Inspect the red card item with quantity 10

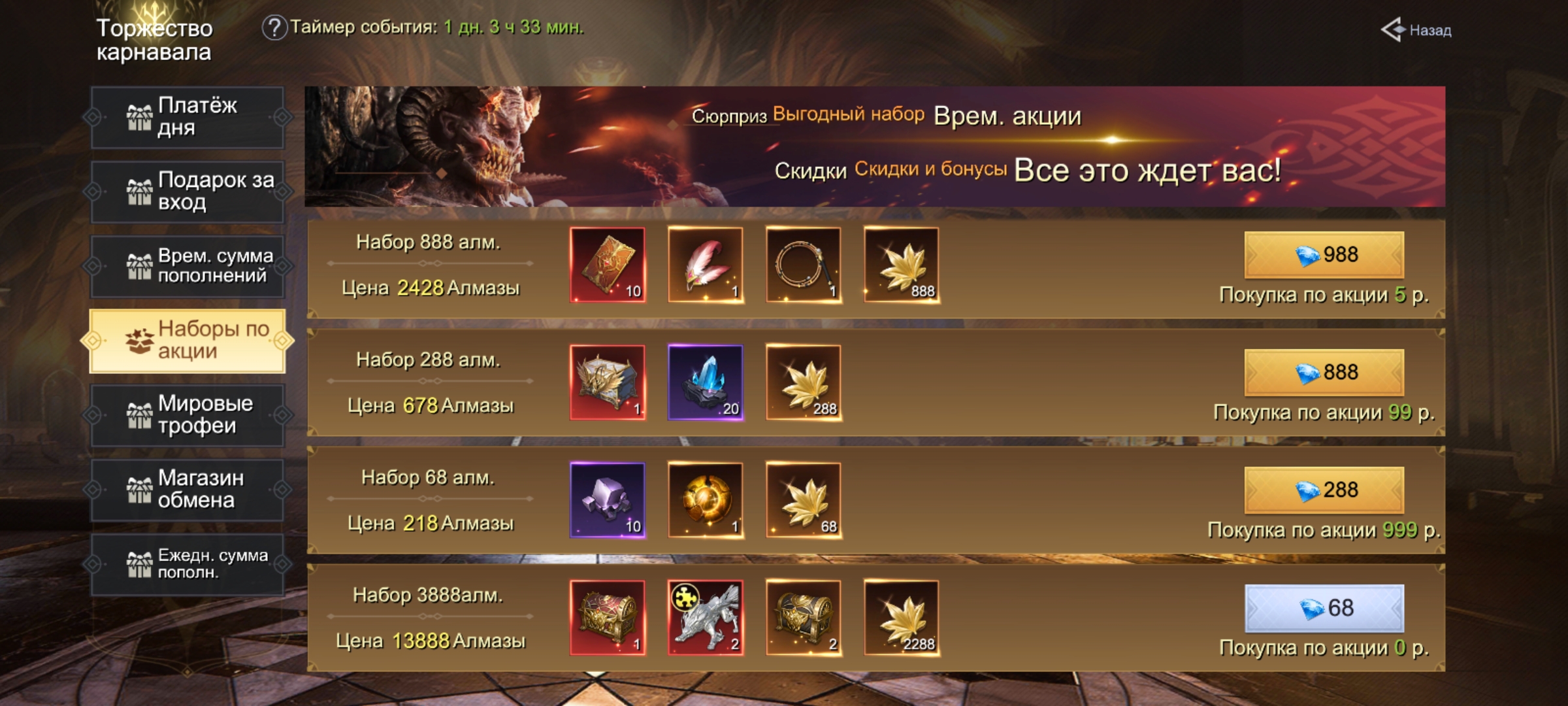[608, 265]
